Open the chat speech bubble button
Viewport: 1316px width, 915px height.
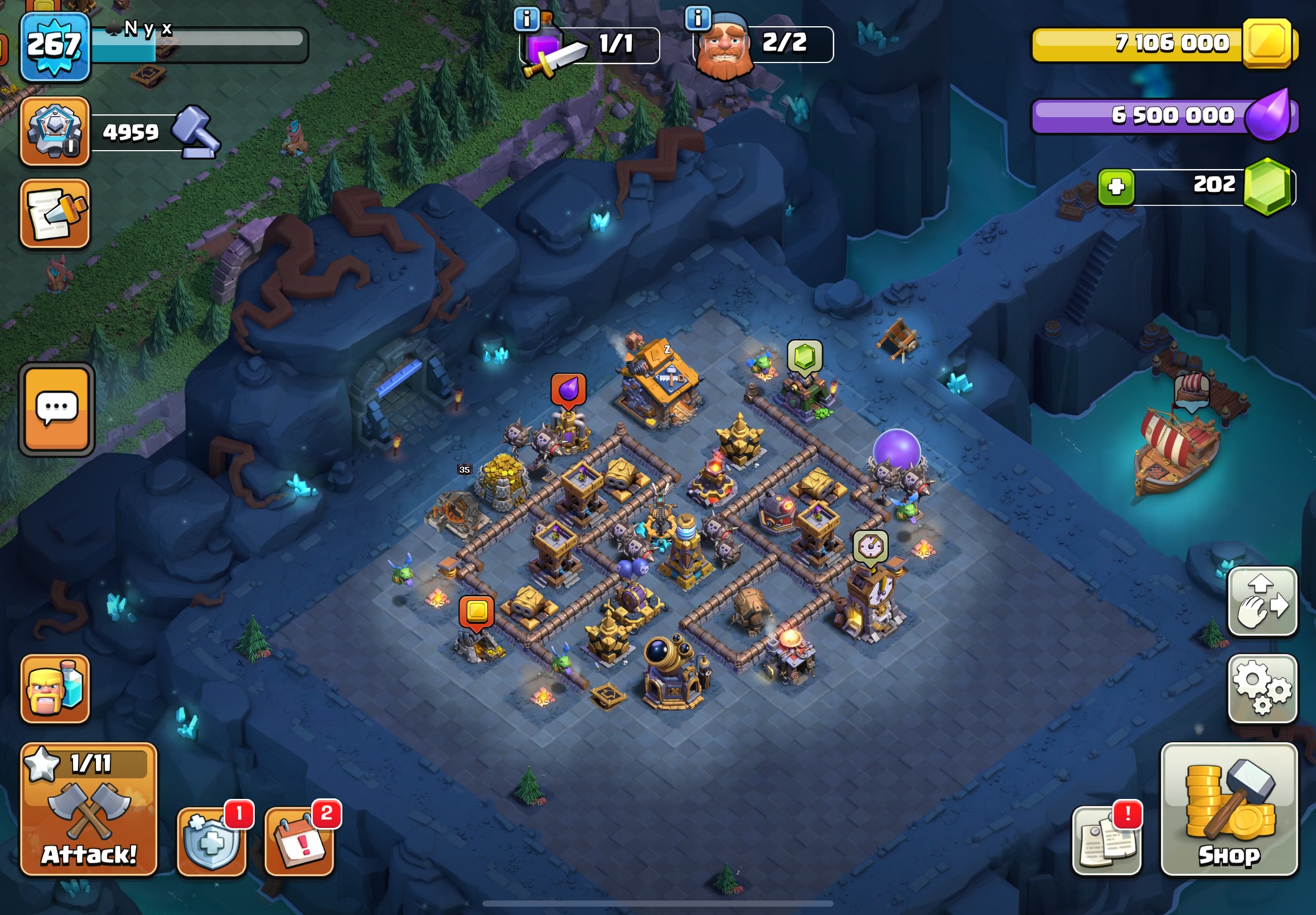[57, 410]
